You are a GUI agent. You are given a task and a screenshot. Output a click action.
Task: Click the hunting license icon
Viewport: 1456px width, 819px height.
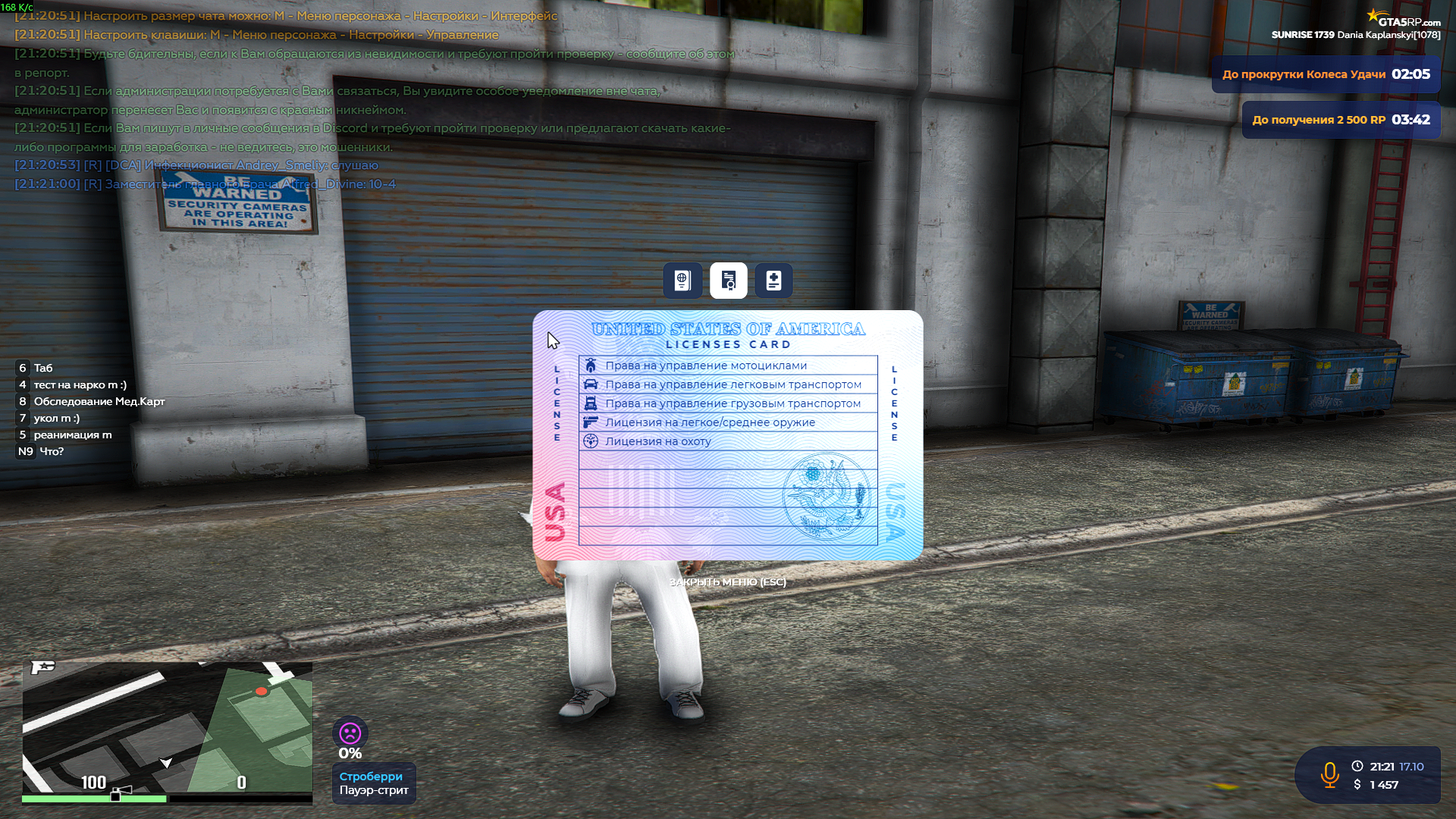tap(591, 441)
